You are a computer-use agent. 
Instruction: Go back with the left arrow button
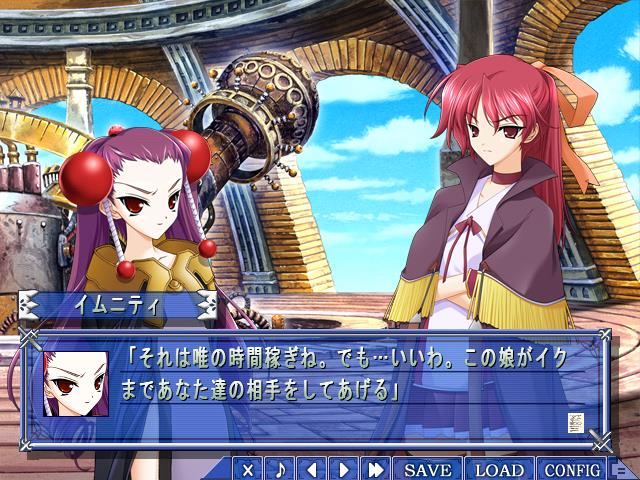pyautogui.click(x=312, y=469)
